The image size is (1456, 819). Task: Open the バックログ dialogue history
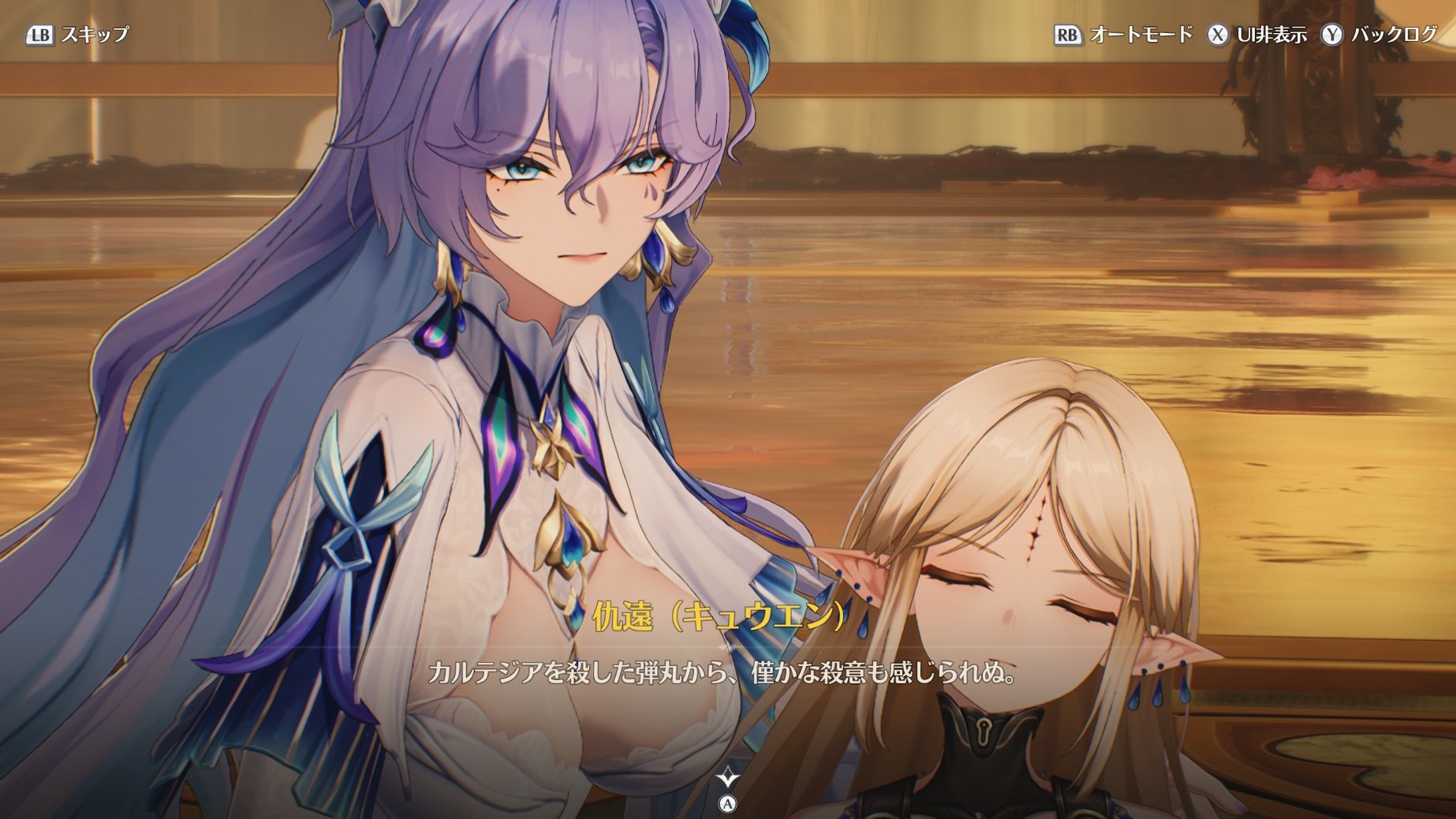(x=1379, y=35)
